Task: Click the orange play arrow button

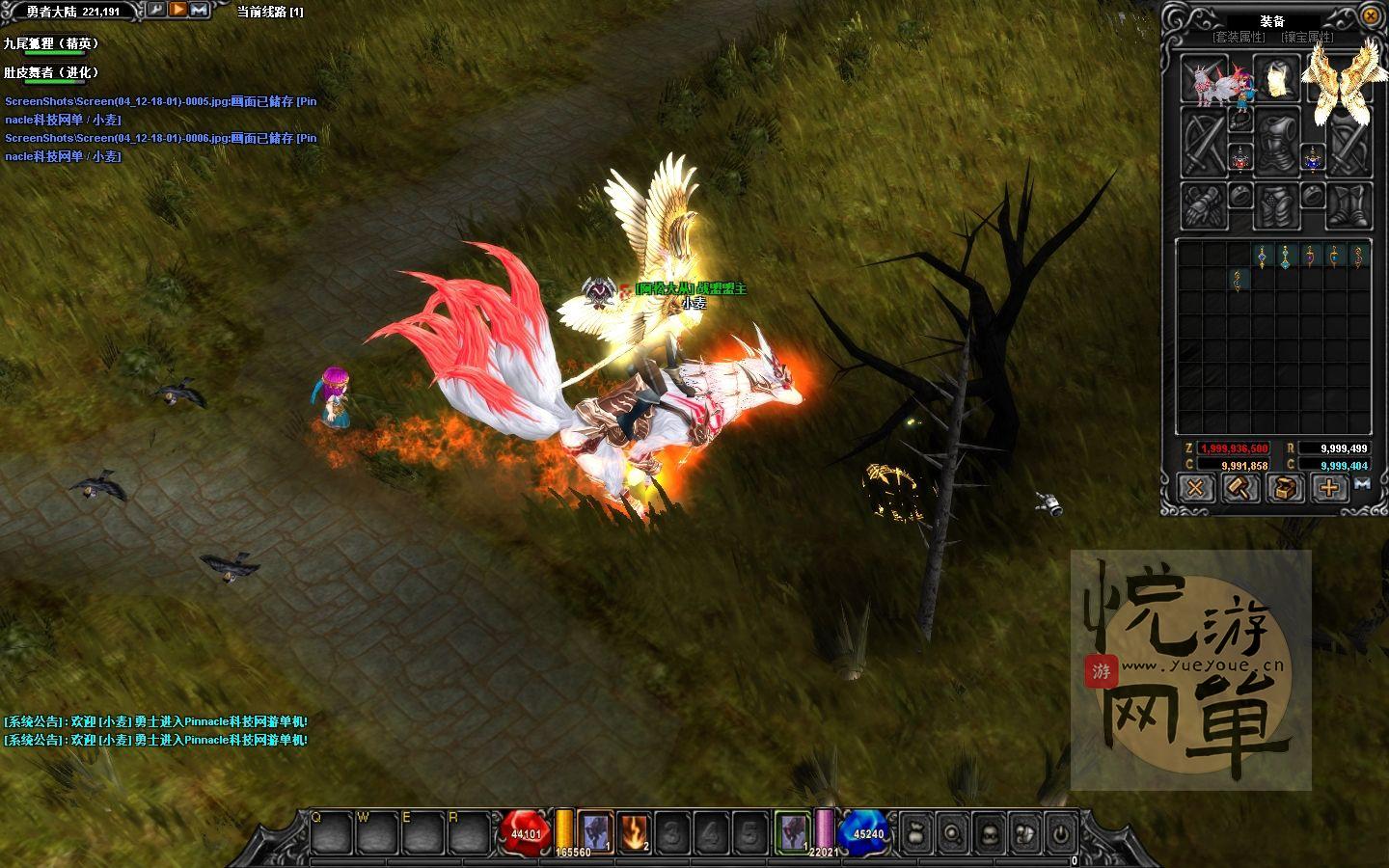Action: coord(178,10)
